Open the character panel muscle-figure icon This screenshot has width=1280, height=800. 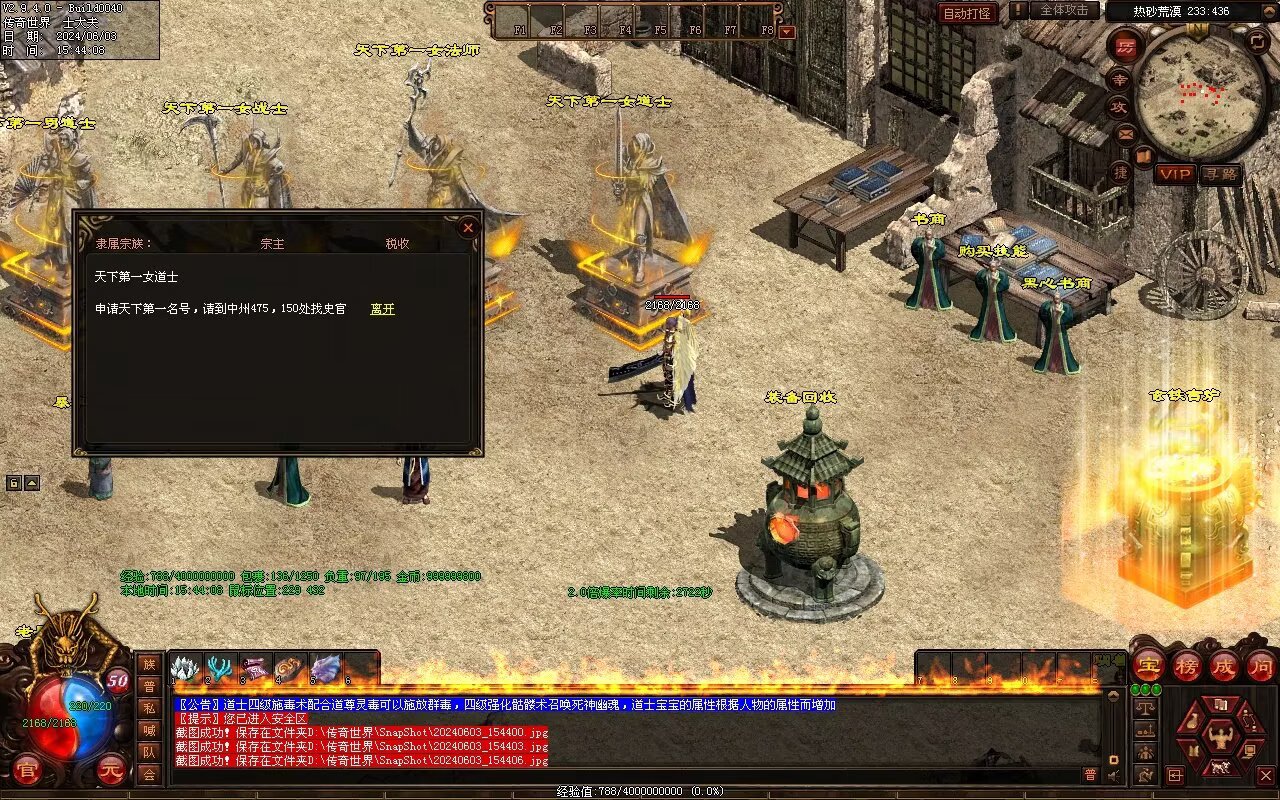point(1220,737)
